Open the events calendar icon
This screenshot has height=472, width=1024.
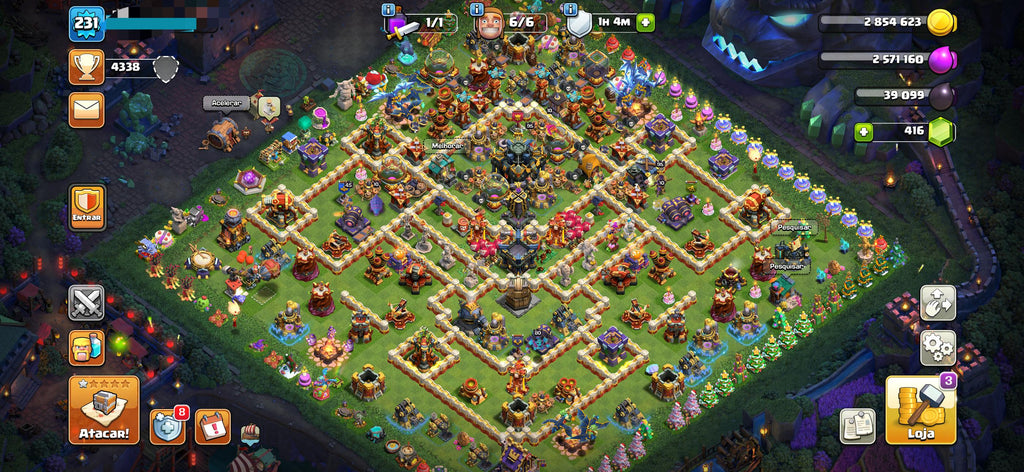pos(212,426)
